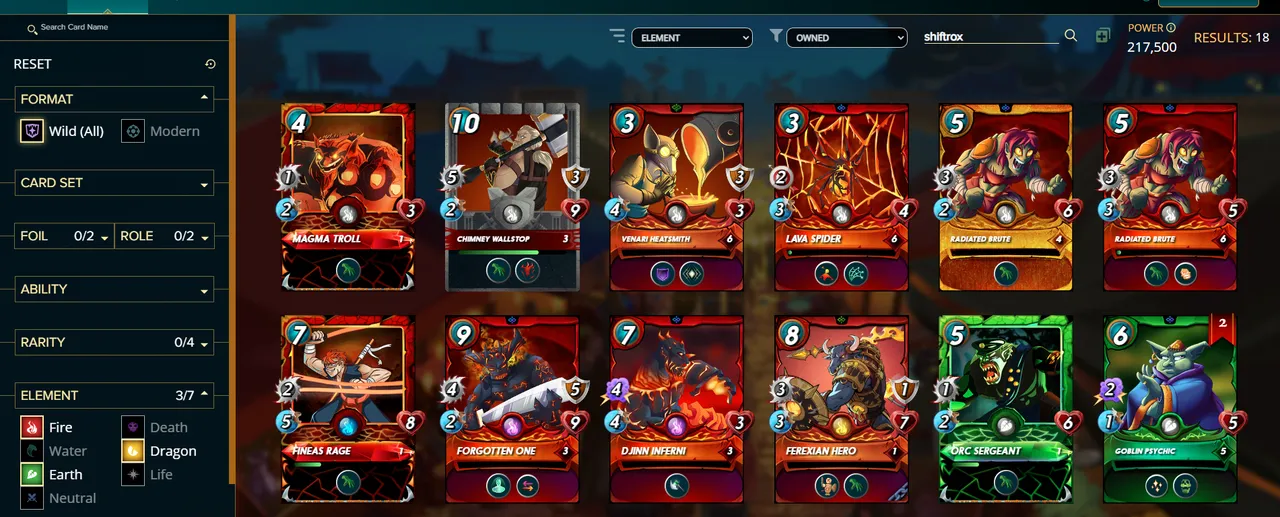The height and width of the screenshot is (517, 1280).
Task: Toggle the Dragon element filter
Action: [x=160, y=451]
